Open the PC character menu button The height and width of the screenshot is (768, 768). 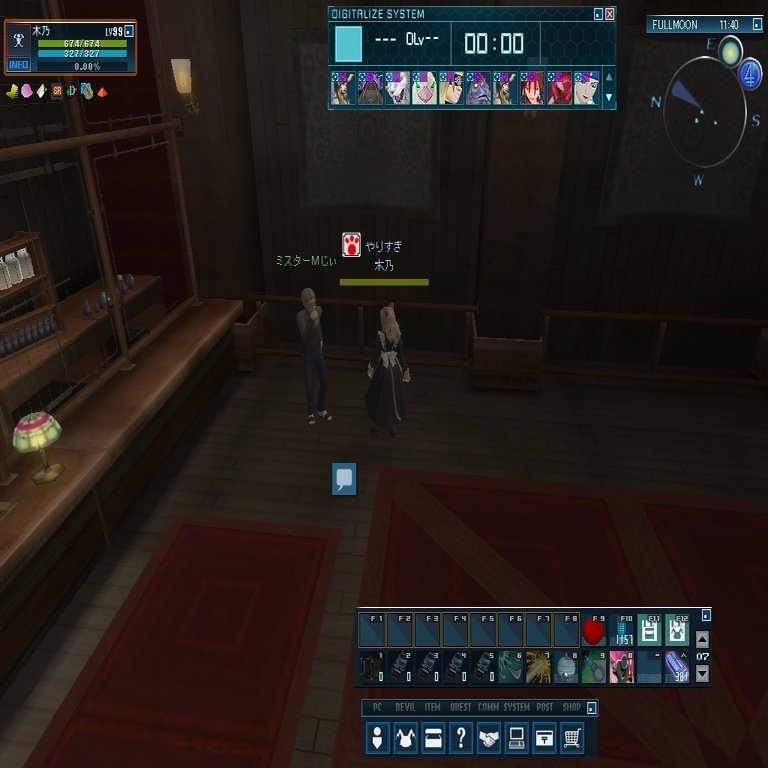(x=378, y=739)
